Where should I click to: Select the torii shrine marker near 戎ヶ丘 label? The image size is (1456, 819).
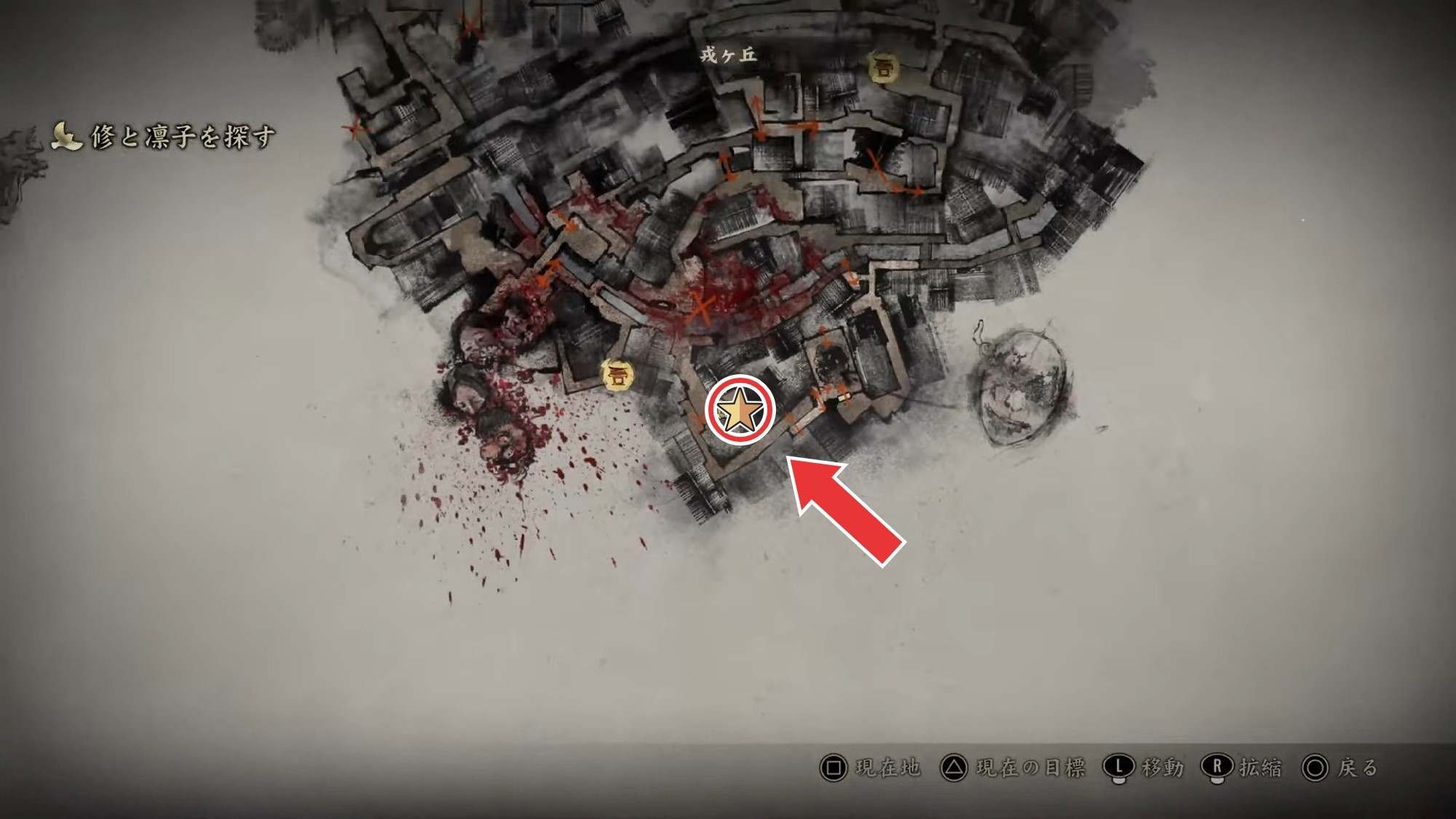[882, 69]
